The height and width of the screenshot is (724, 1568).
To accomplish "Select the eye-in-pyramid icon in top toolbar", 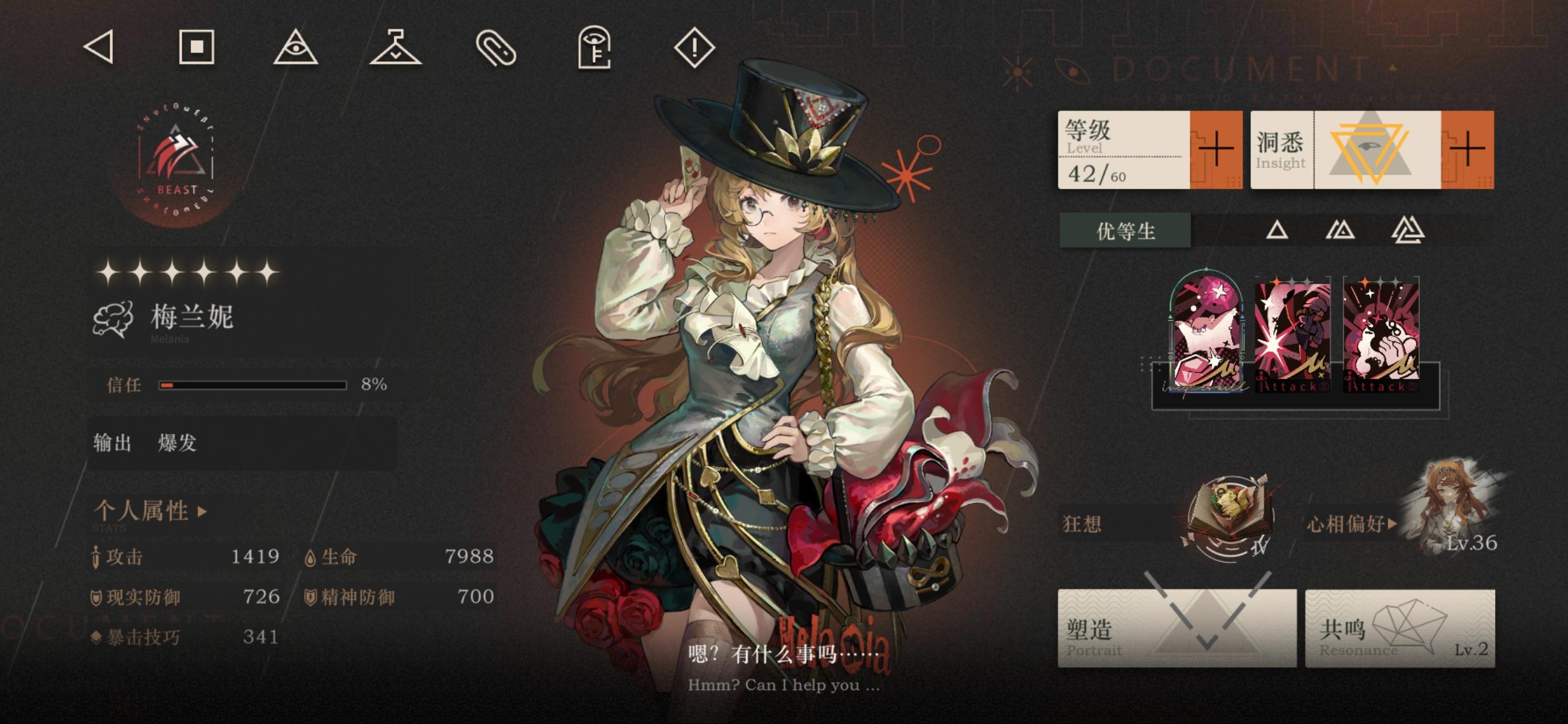I will coord(297,49).
